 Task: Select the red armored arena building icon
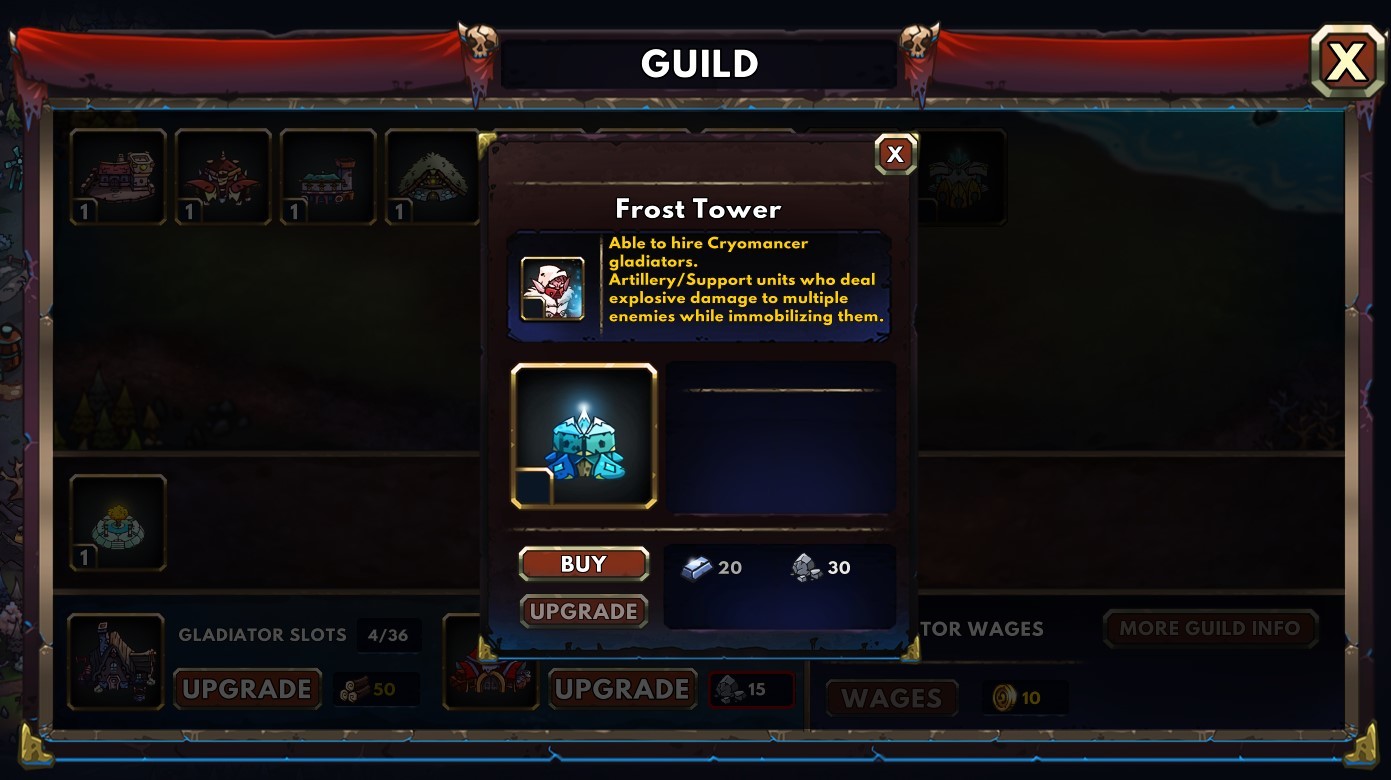222,176
